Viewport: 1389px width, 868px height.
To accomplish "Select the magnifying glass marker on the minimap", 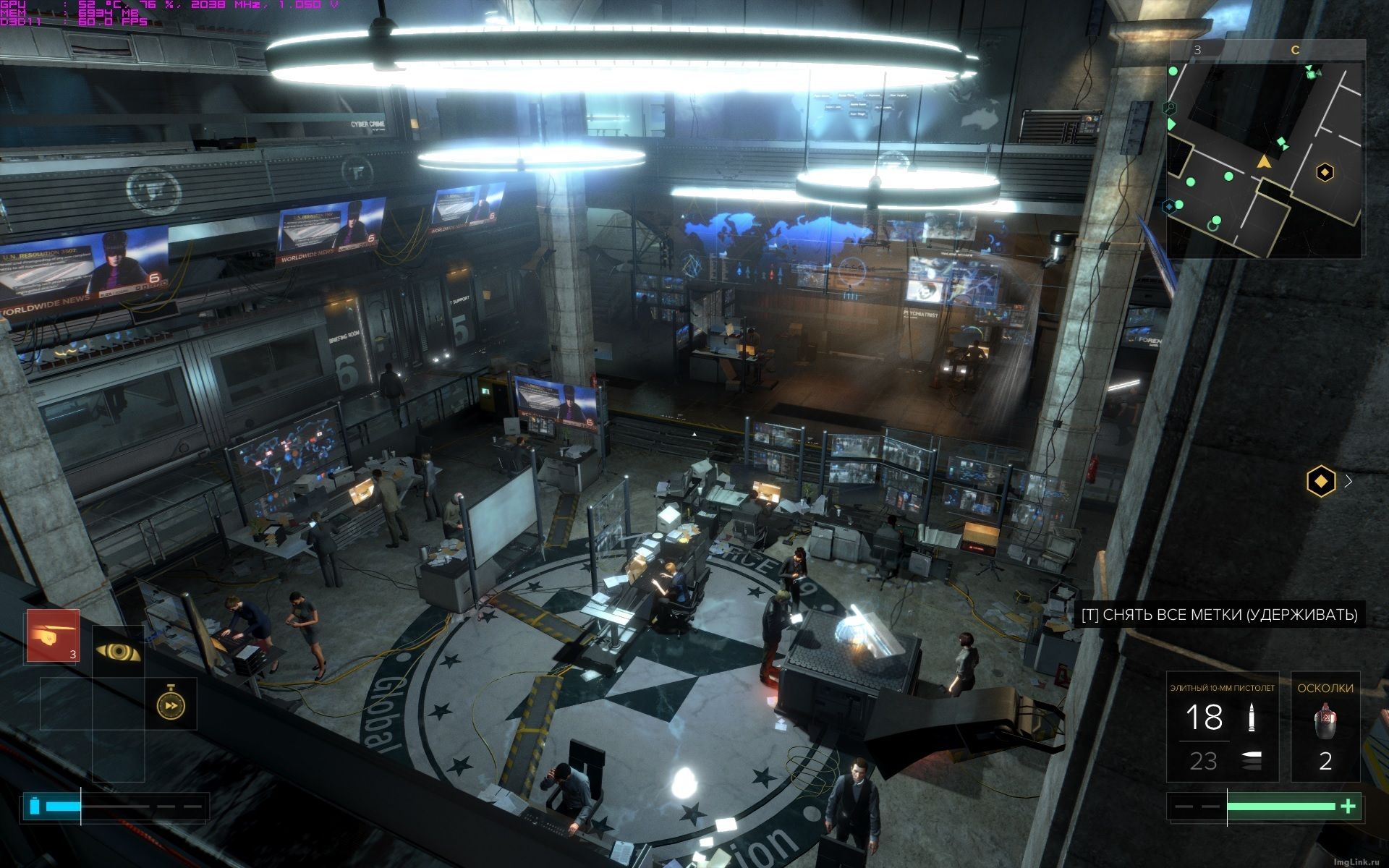I will tap(1168, 108).
